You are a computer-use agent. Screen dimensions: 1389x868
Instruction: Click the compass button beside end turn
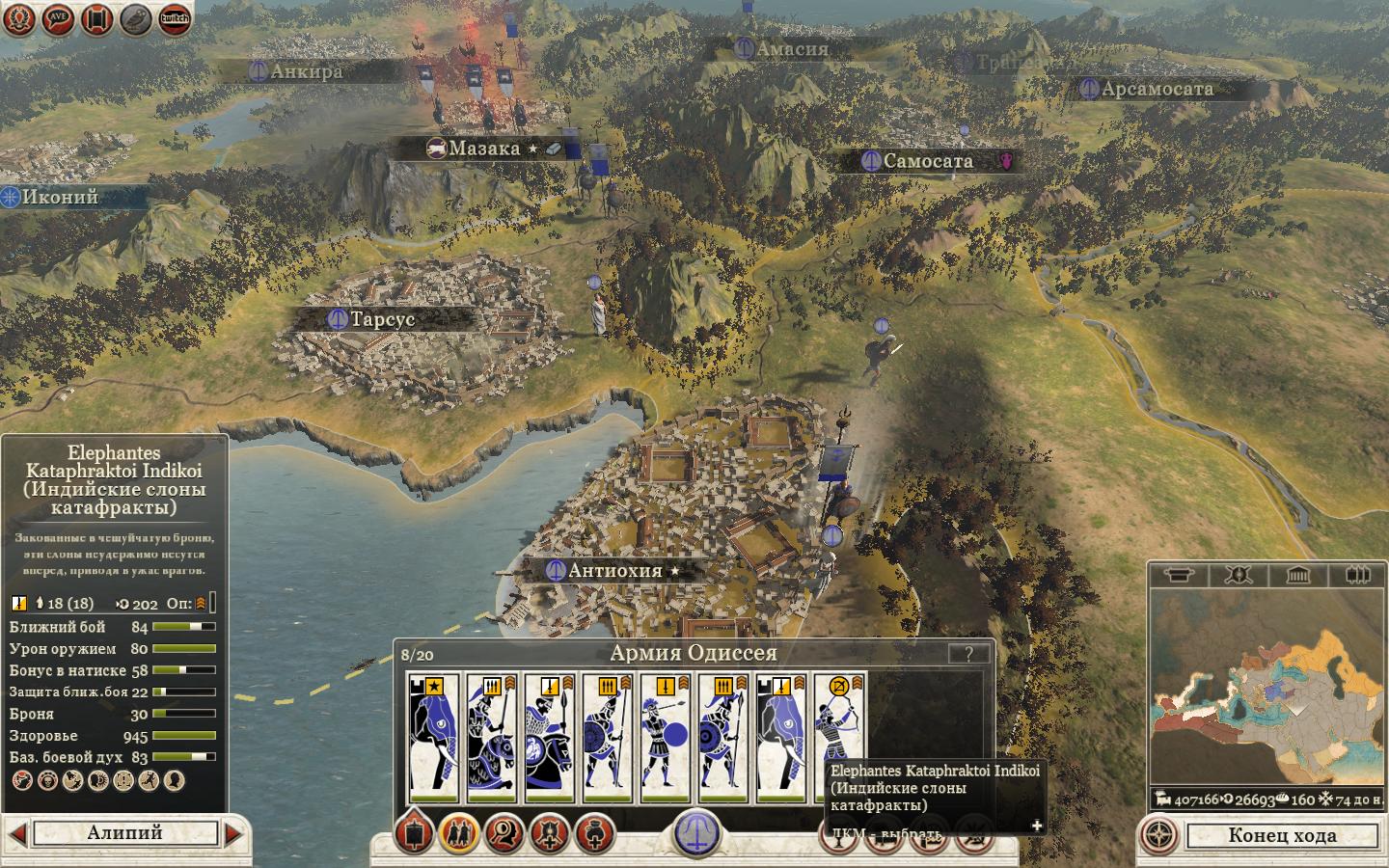(x=1160, y=835)
